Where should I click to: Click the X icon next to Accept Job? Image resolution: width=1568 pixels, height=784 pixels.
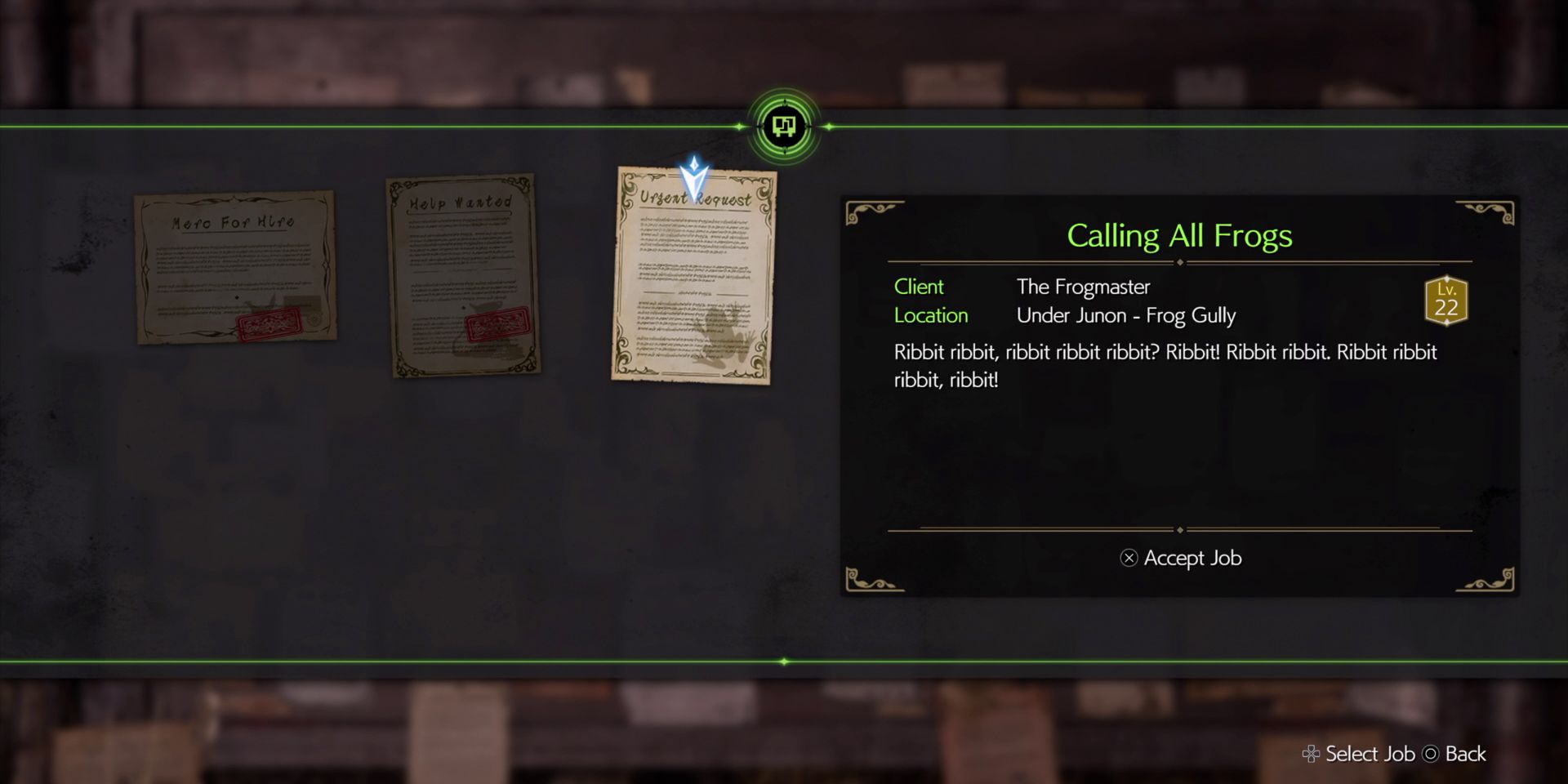coord(1129,559)
